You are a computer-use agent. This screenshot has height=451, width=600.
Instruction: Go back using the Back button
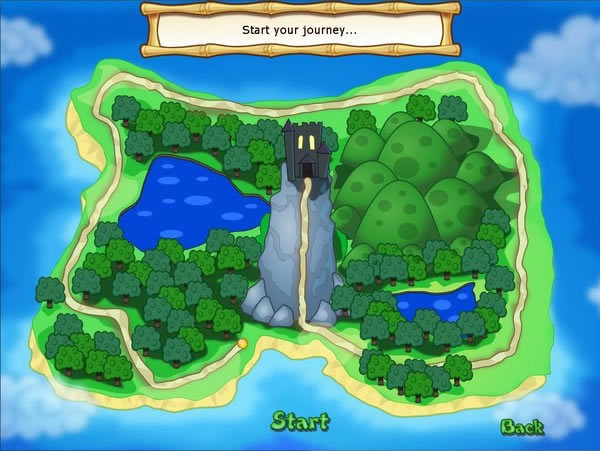tap(521, 427)
